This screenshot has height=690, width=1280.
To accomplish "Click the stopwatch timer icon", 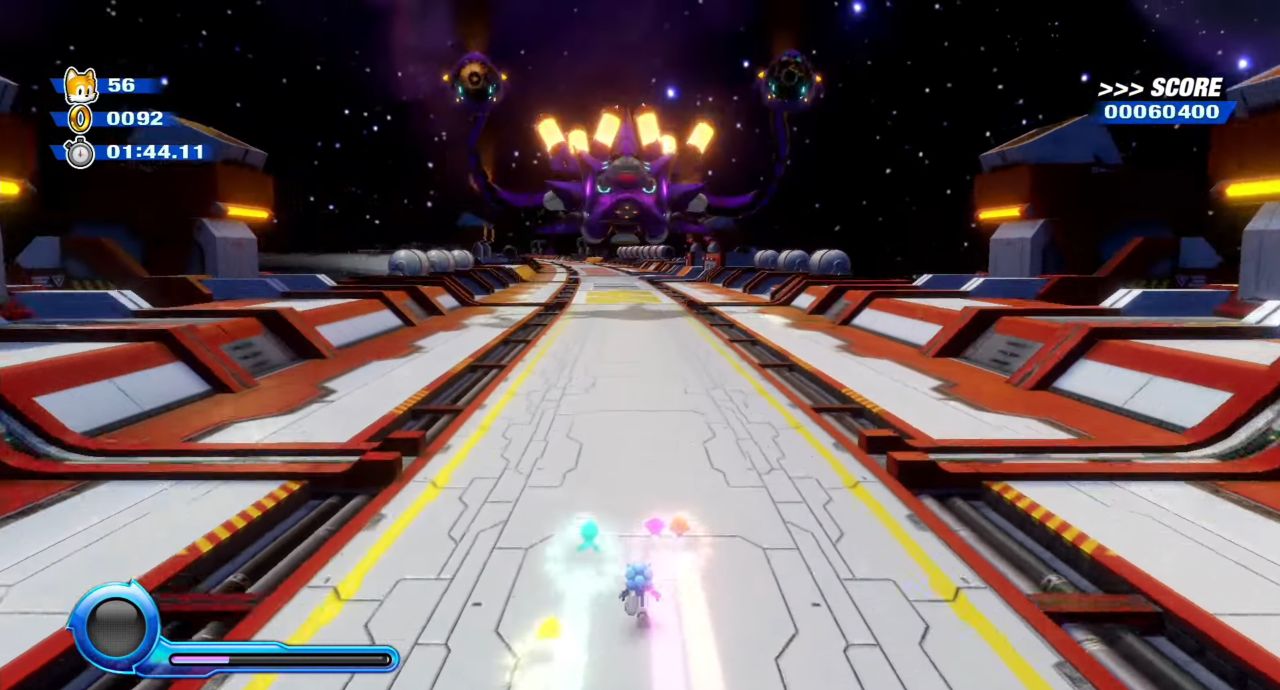I will tap(80, 153).
